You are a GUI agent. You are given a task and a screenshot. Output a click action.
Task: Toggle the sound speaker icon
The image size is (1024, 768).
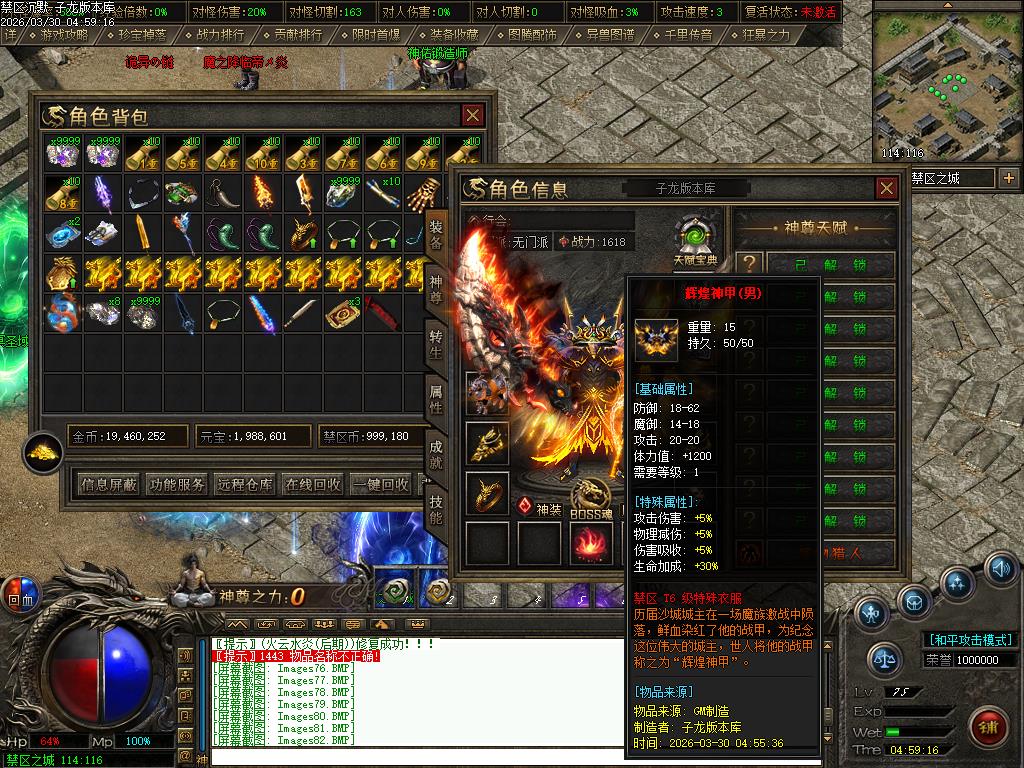click(999, 567)
